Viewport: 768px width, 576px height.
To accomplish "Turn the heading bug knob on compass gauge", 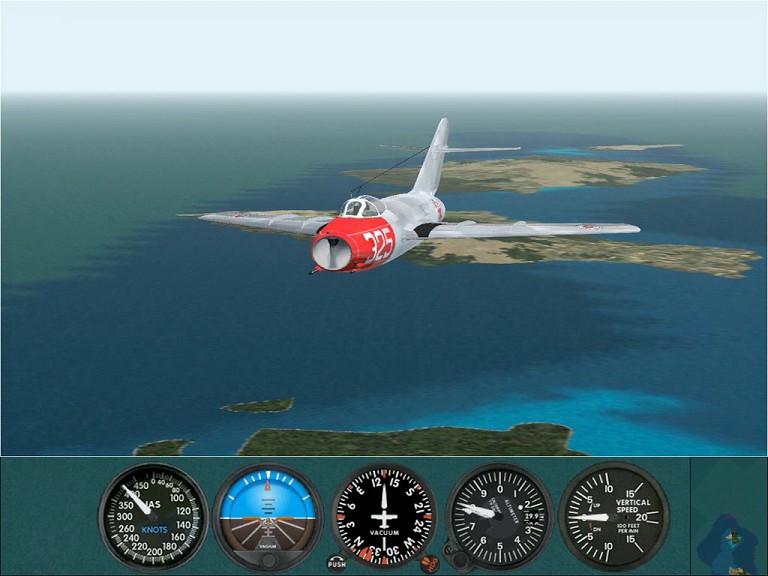I will click(429, 563).
